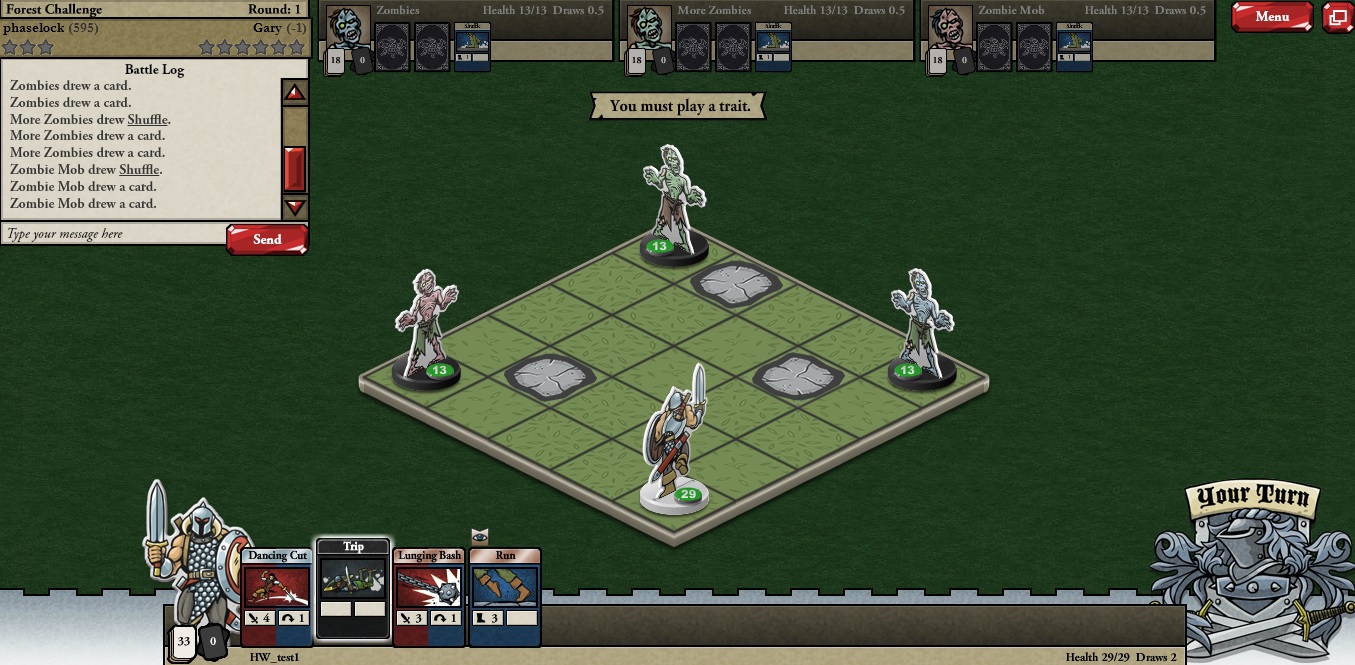Focus the chat message input field
This screenshot has height=665, width=1355.
pyautogui.click(x=113, y=234)
